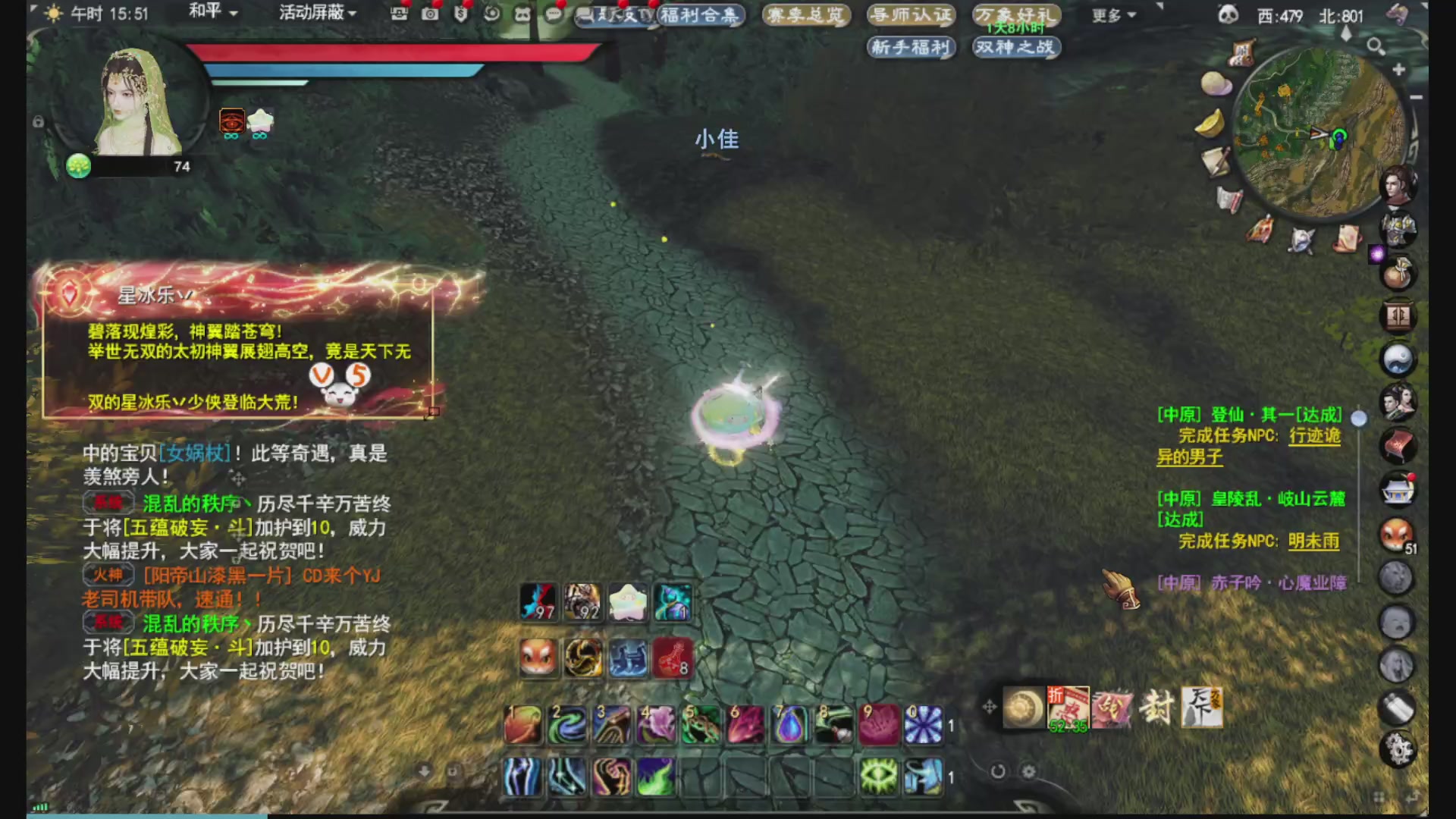1456x819 pixels.
Task: Click the 新手福利 button
Action: point(909,48)
